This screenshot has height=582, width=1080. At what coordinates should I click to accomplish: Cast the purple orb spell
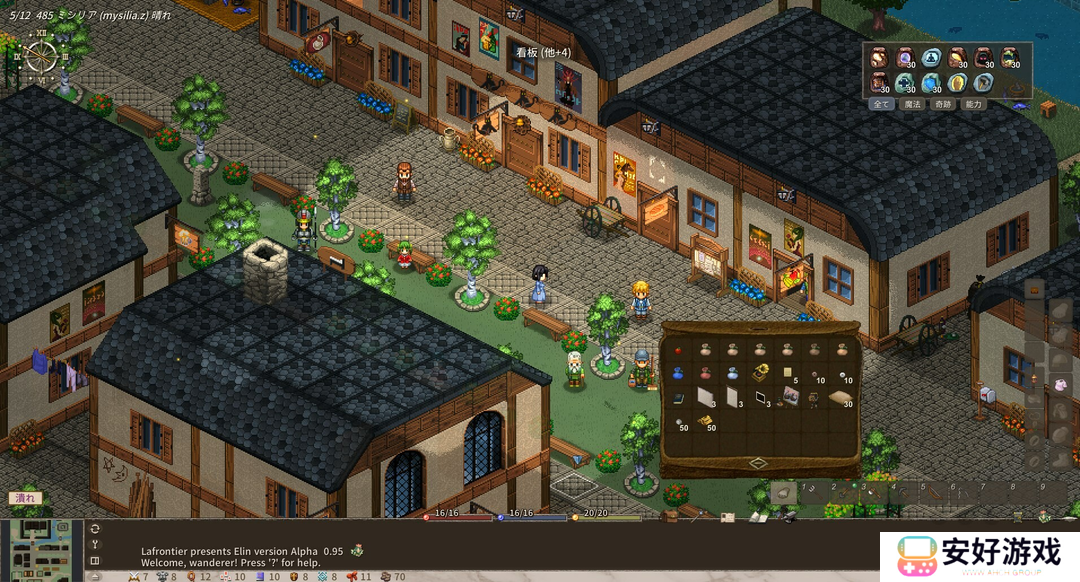[x=905, y=57]
